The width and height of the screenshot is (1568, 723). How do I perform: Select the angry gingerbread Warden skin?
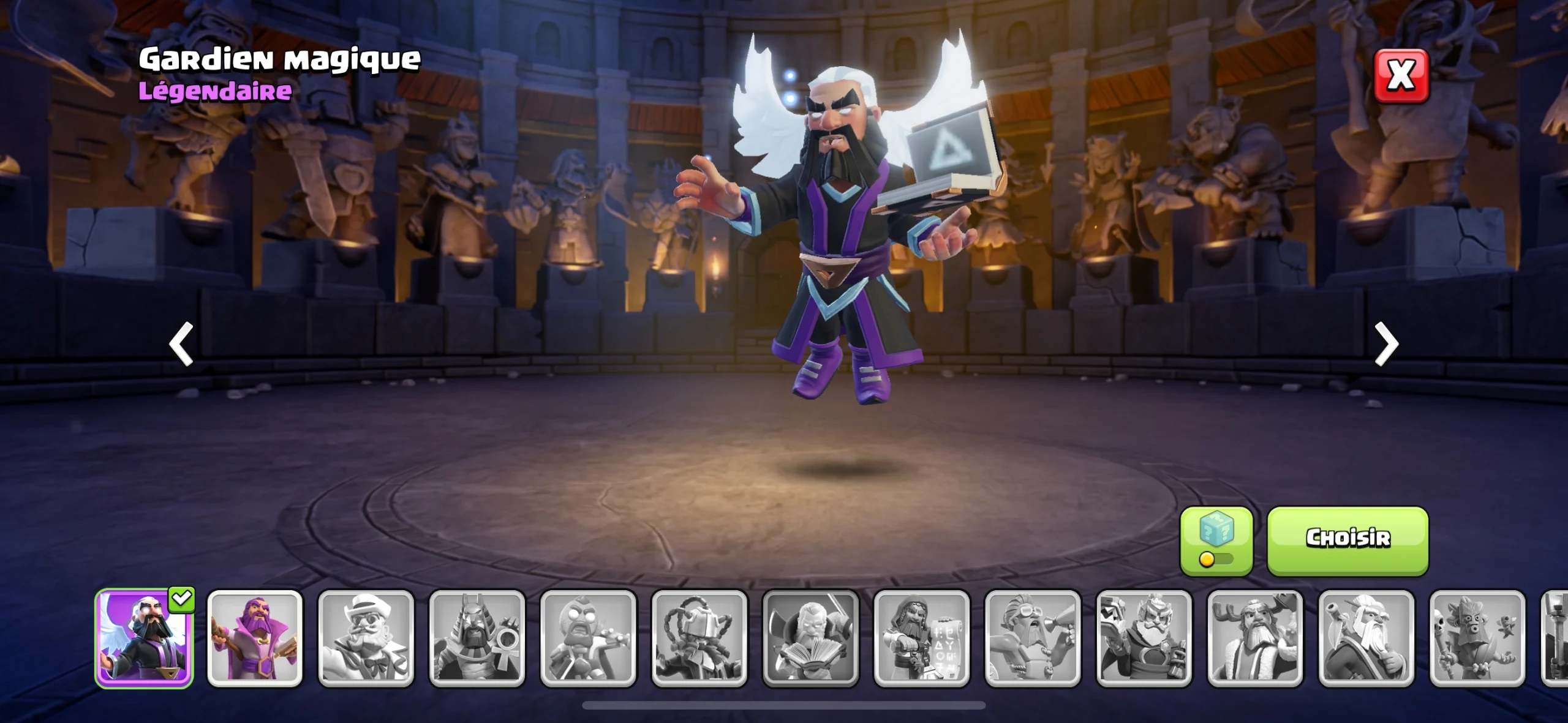click(588, 639)
